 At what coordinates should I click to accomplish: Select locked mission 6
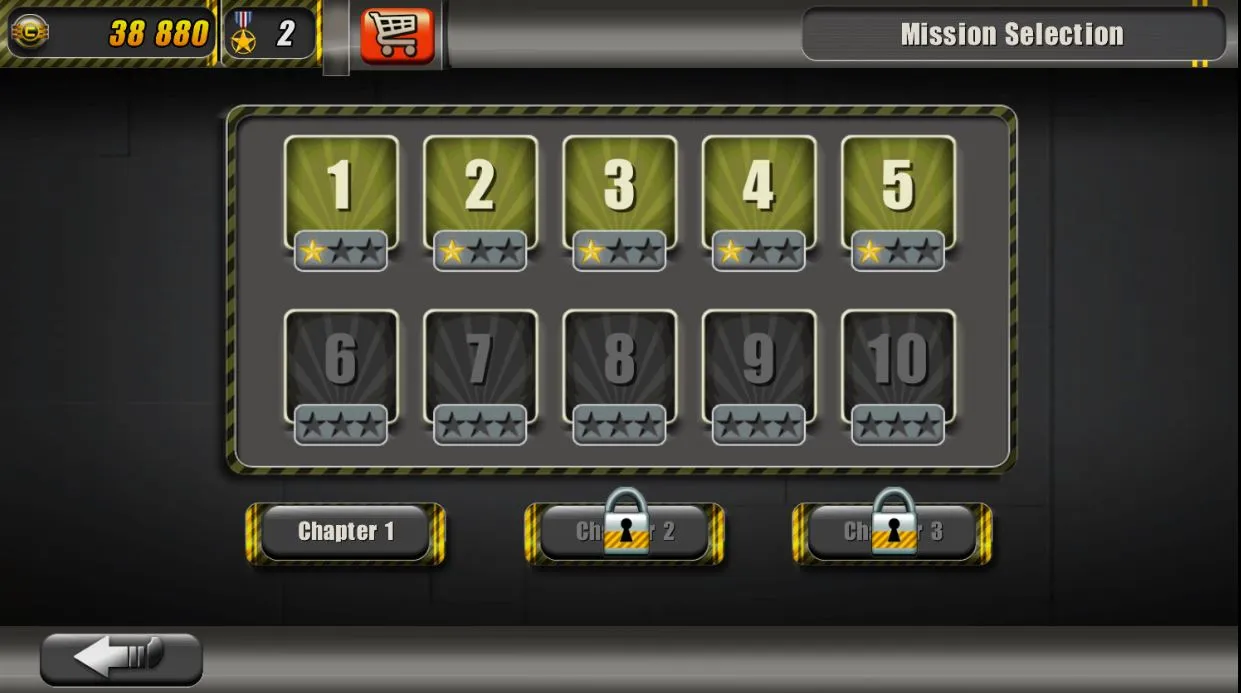click(x=341, y=367)
